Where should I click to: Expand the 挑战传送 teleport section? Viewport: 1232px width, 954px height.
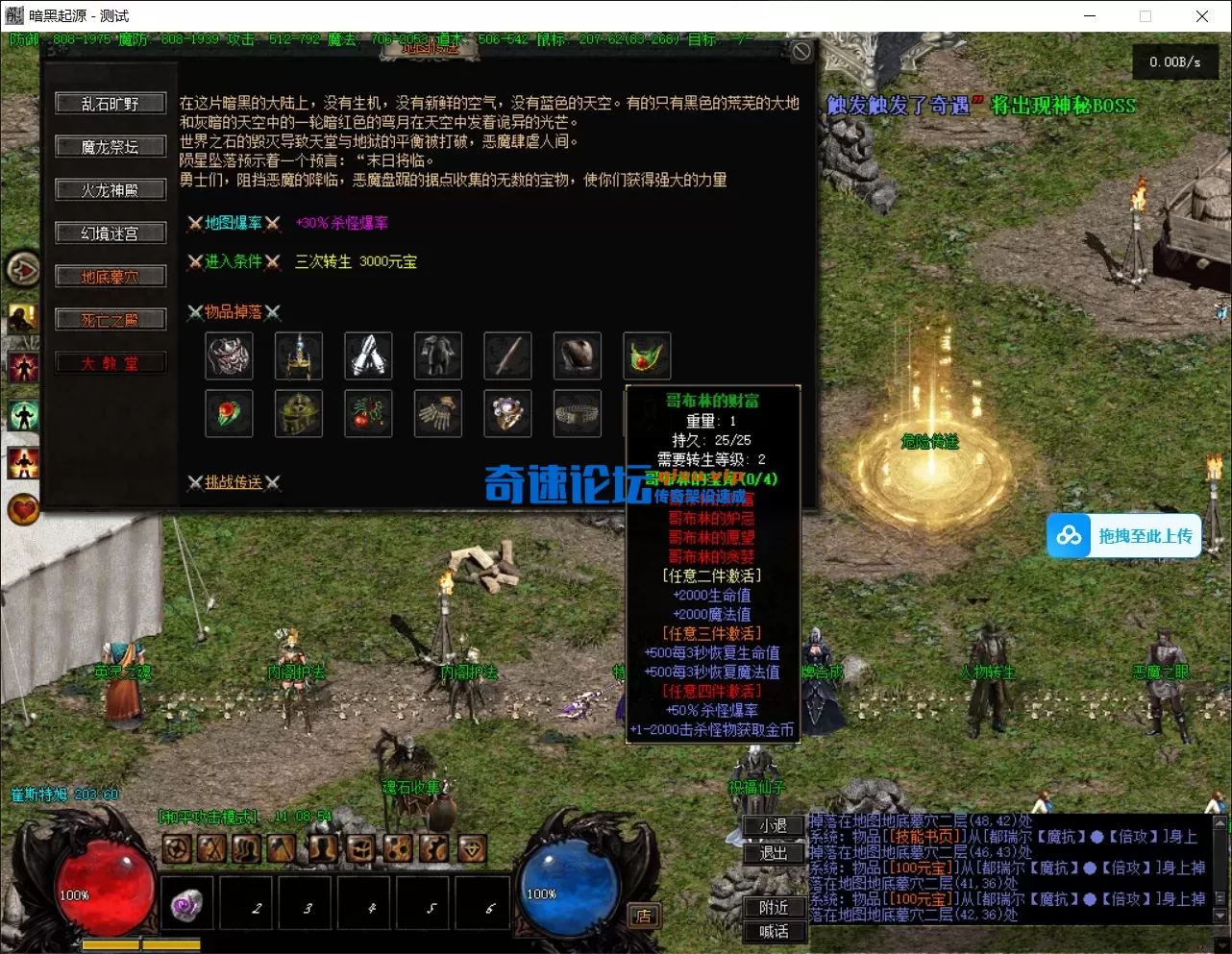[235, 481]
